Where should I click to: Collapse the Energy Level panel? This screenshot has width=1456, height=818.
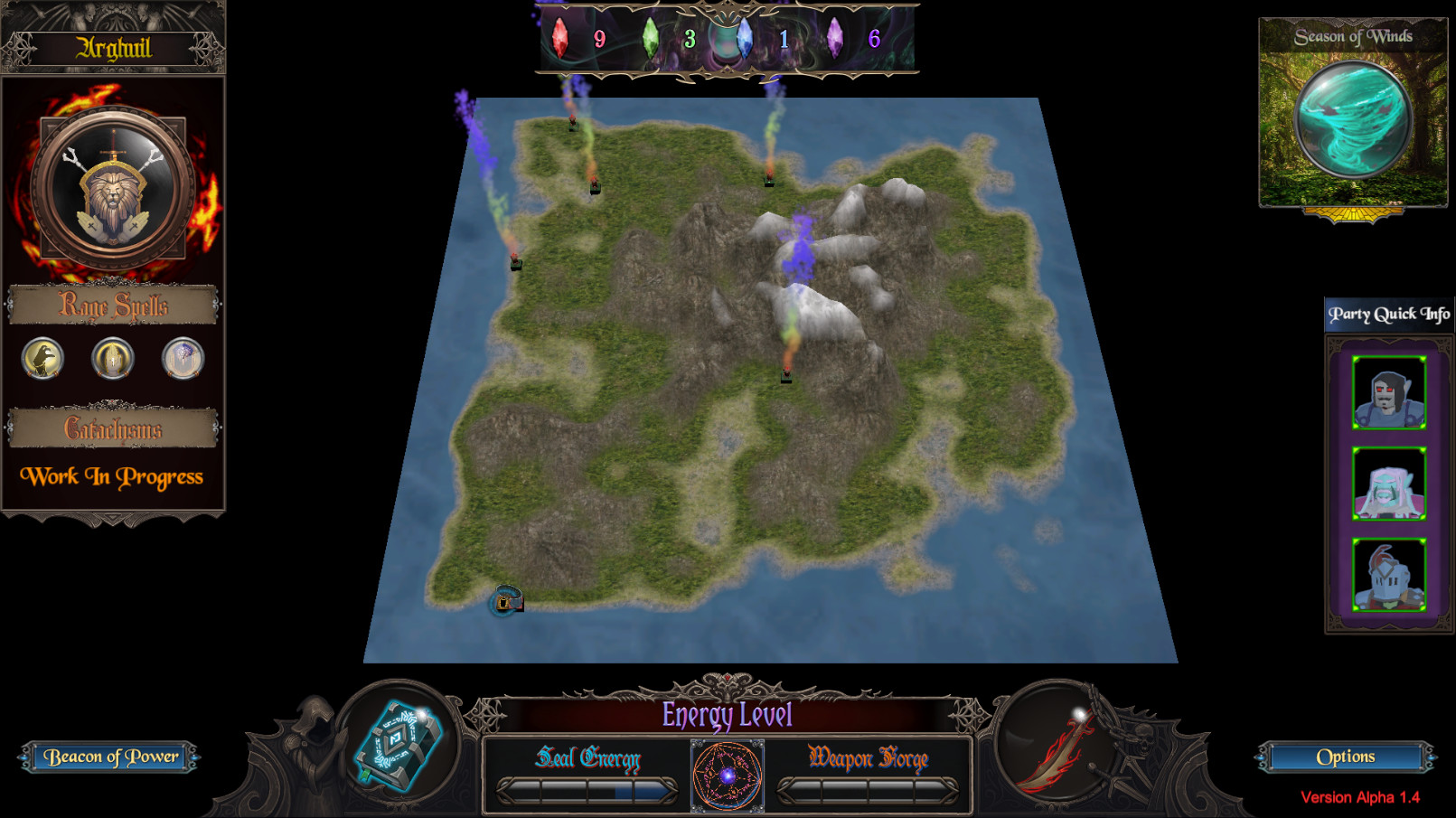point(728,715)
